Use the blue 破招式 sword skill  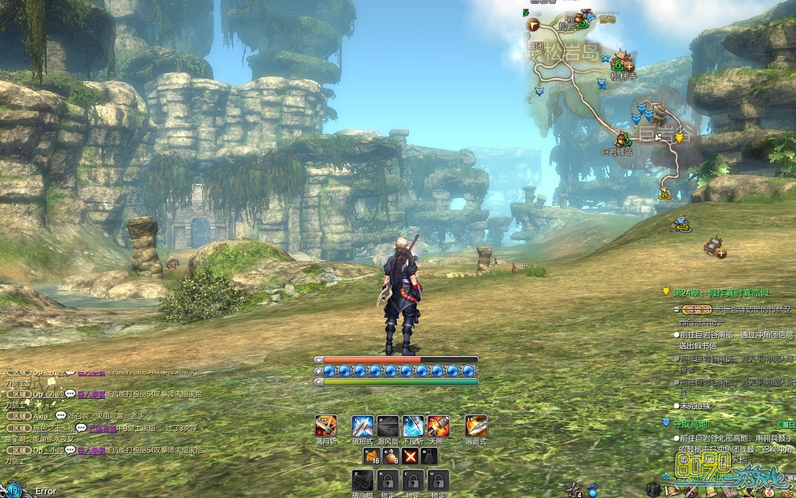coord(362,426)
